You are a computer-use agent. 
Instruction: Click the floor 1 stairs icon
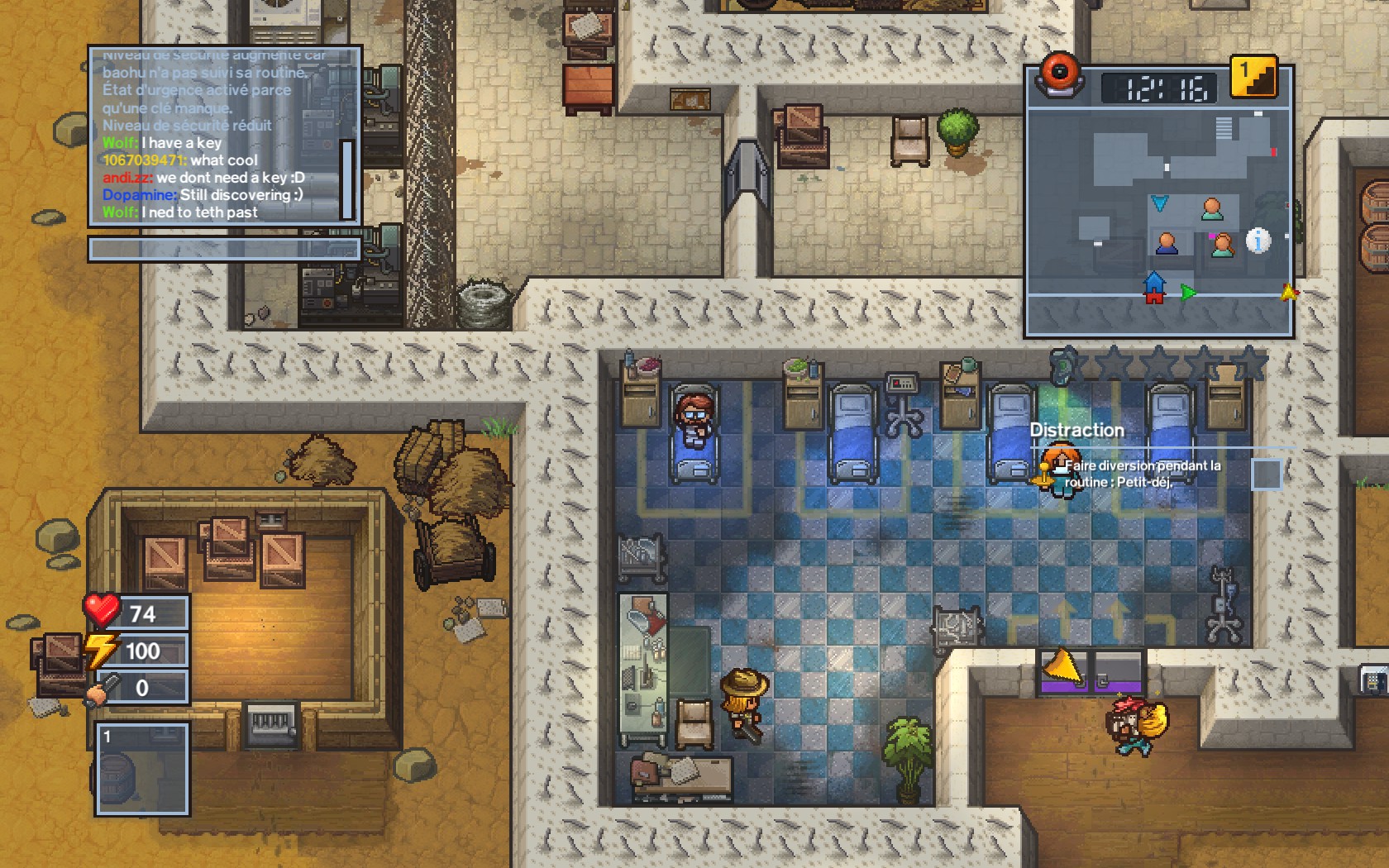click(1253, 78)
